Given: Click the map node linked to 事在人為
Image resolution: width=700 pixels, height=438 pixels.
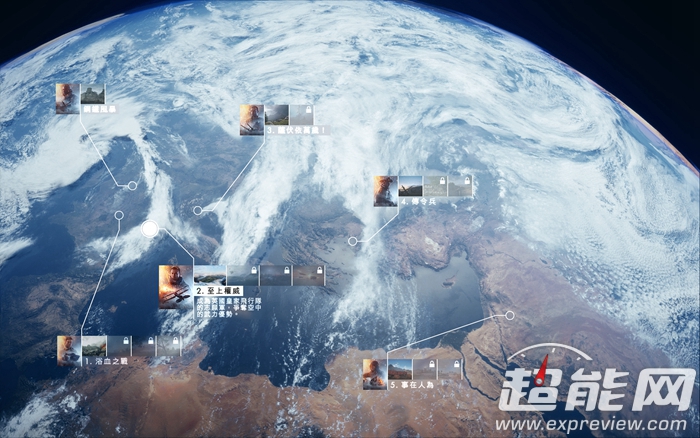Looking at the screenshot, I should click(x=509, y=315).
